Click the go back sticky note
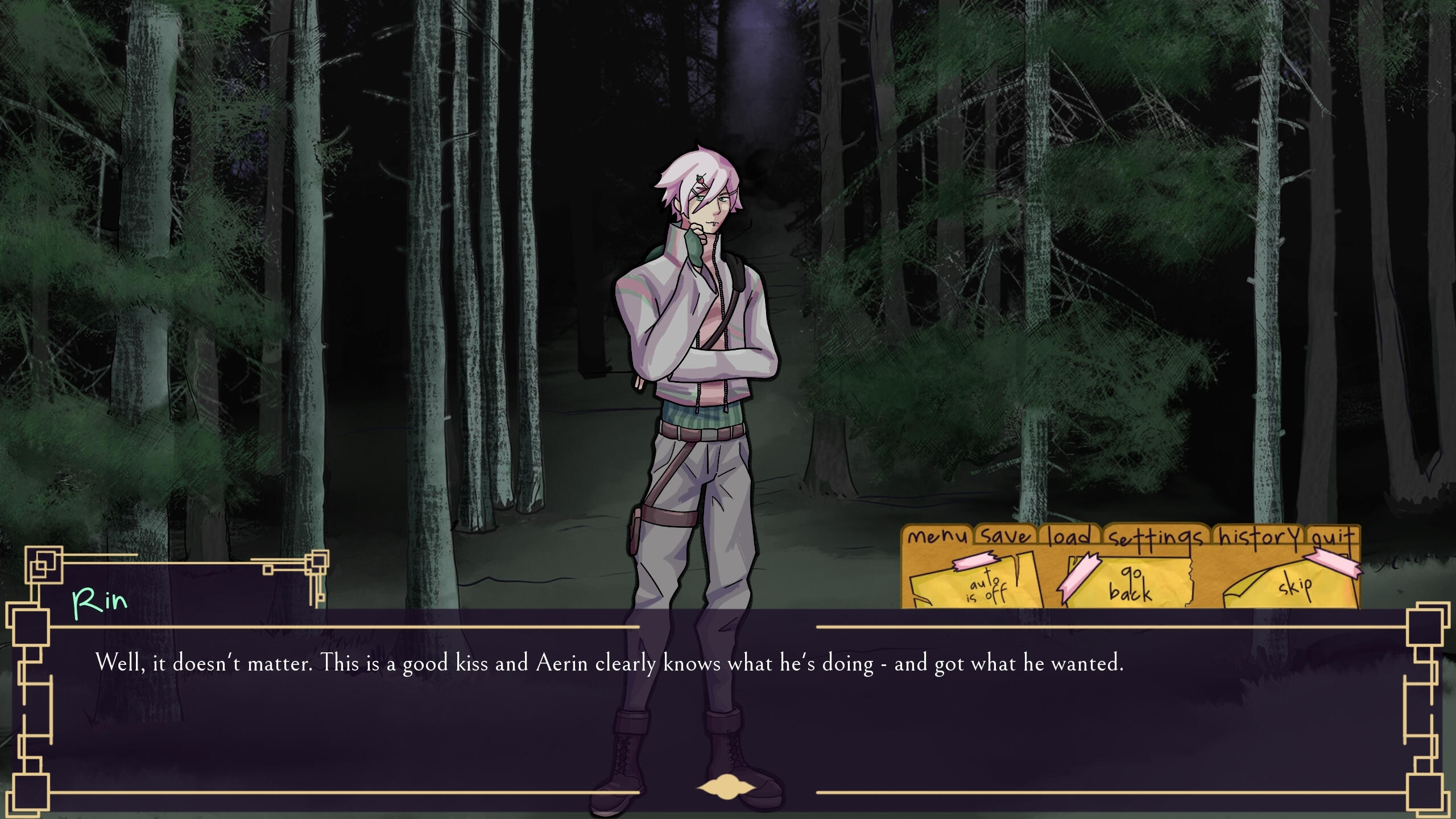Screen dimensions: 1456x819 pyautogui.click(x=1130, y=584)
